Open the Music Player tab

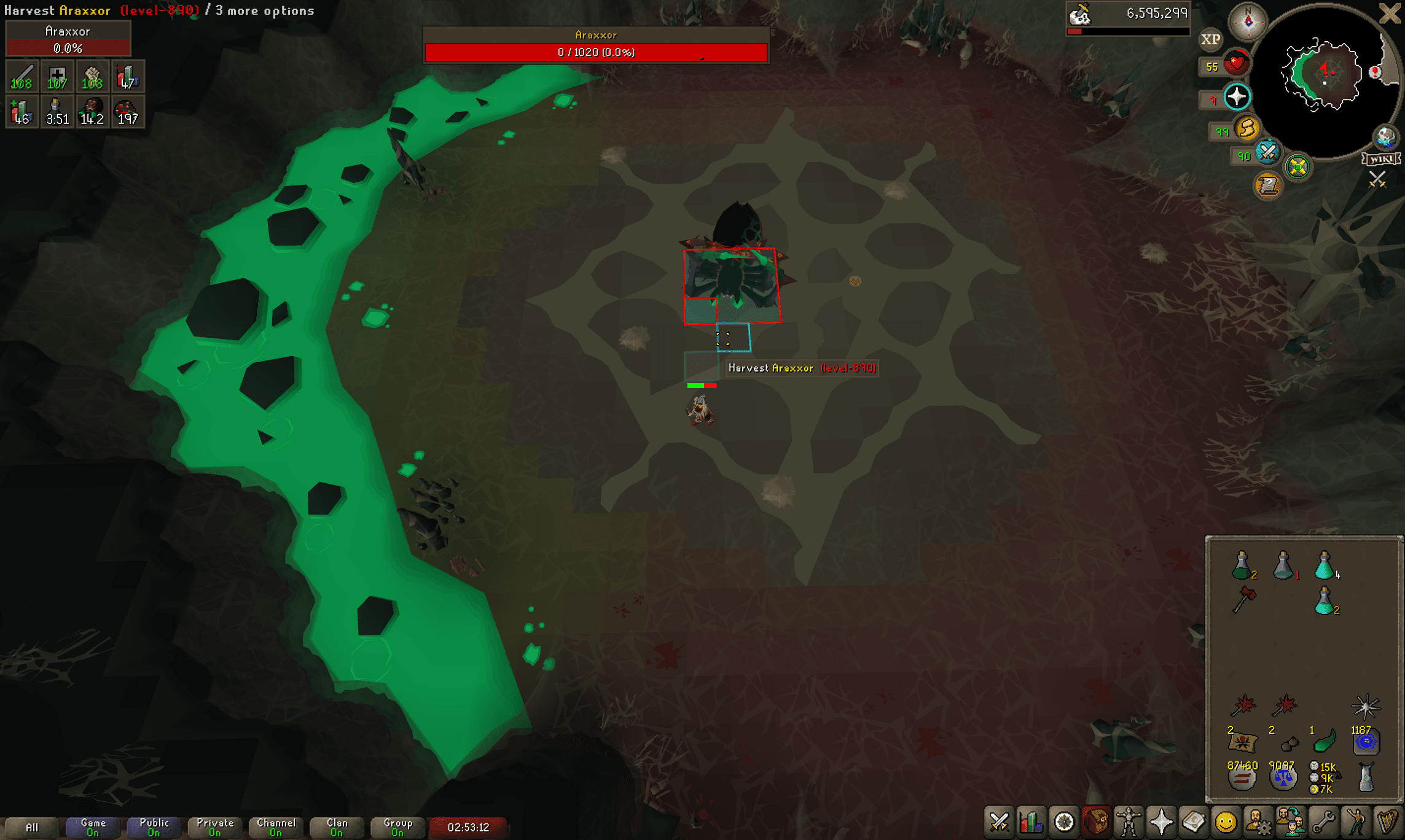(1388, 823)
